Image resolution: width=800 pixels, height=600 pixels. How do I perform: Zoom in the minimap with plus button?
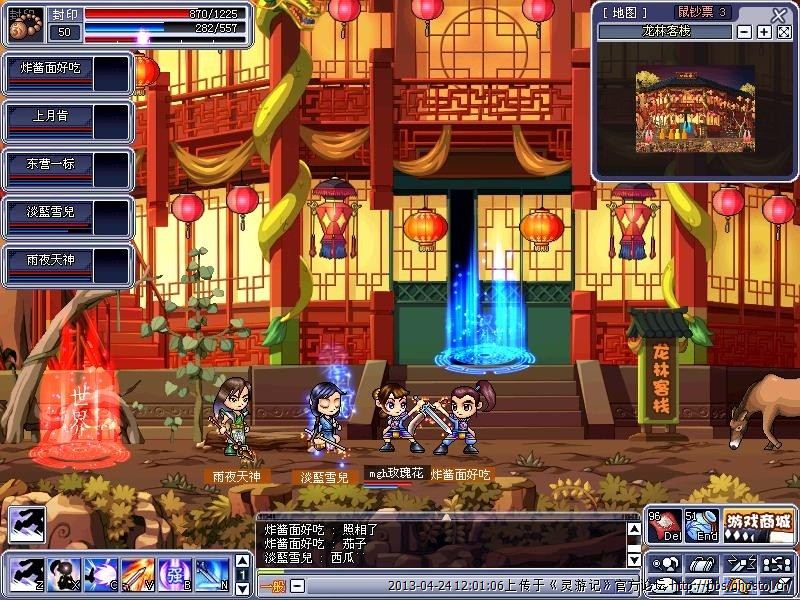tap(764, 32)
